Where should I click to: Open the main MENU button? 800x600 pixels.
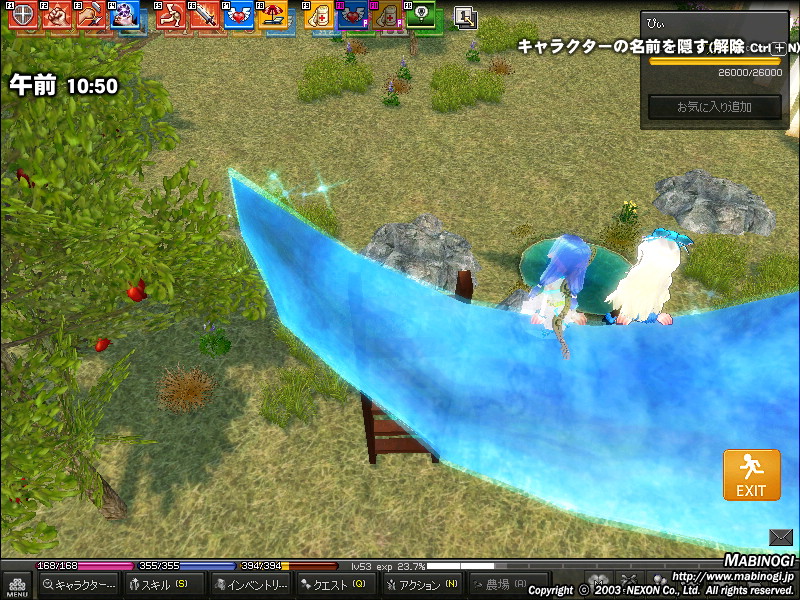(x=16, y=585)
